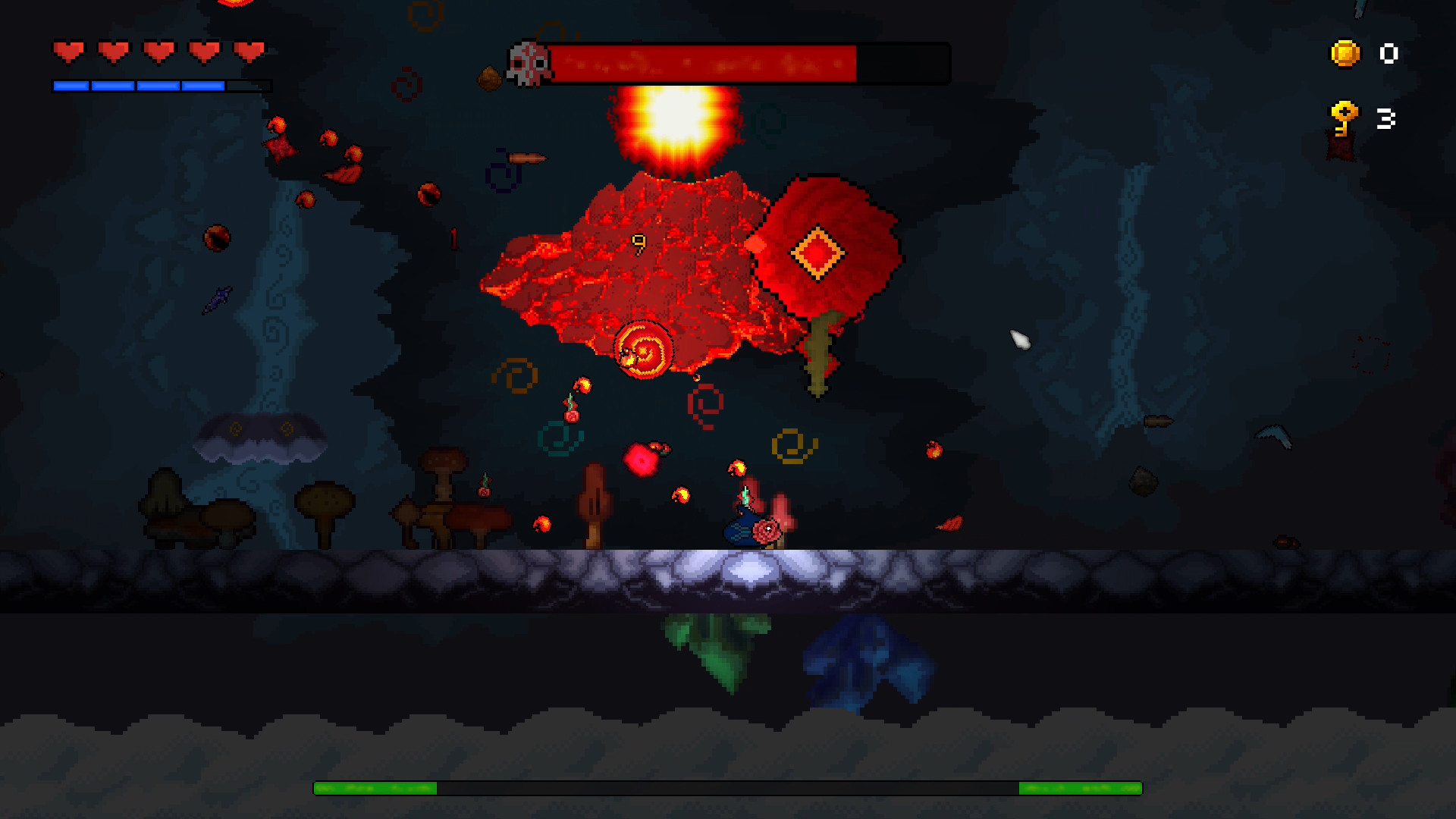Click the left green progress bar segment

(x=375, y=788)
